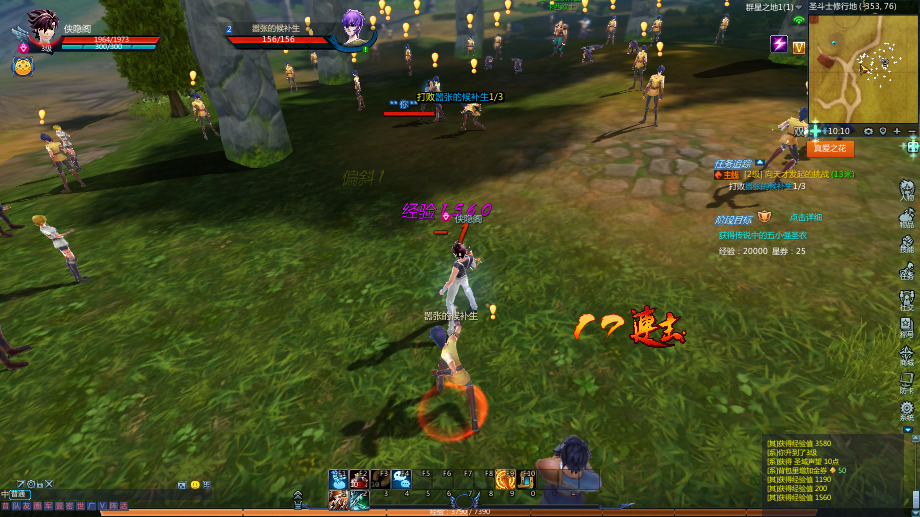Open 点击详细 stage goal details

click(x=806, y=217)
